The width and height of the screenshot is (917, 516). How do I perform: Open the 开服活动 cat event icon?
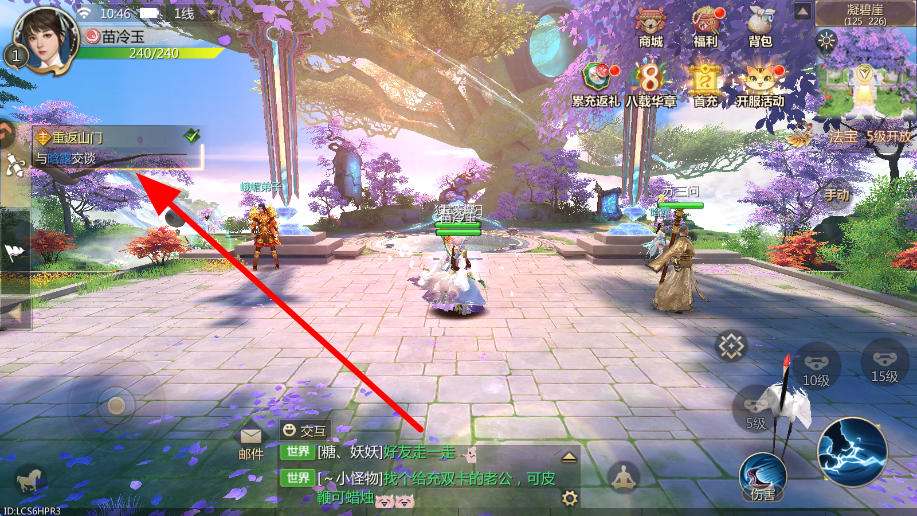tap(760, 80)
